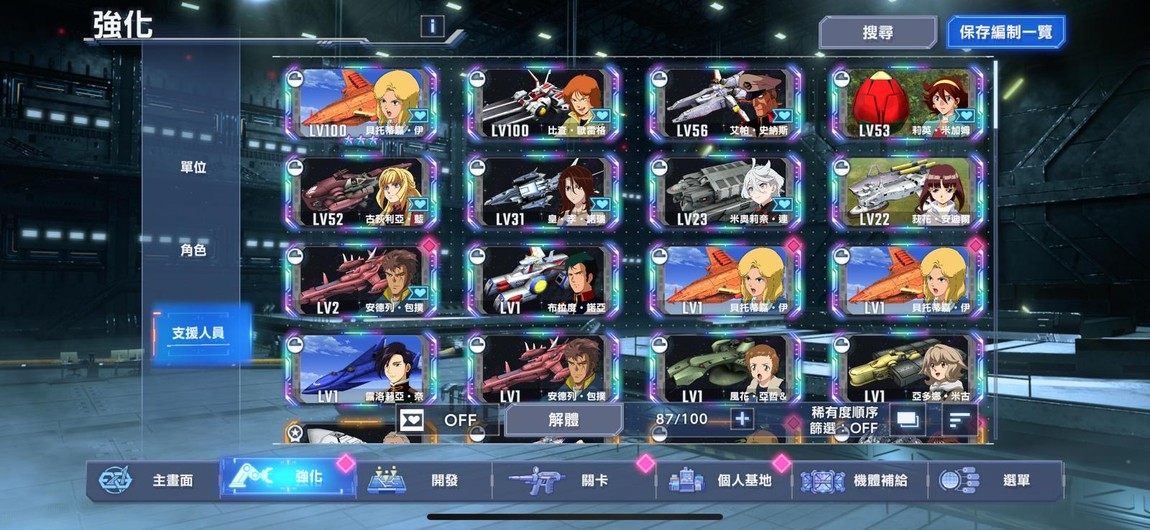
Task: Click the 解體 dismantle button
Action: pos(564,420)
